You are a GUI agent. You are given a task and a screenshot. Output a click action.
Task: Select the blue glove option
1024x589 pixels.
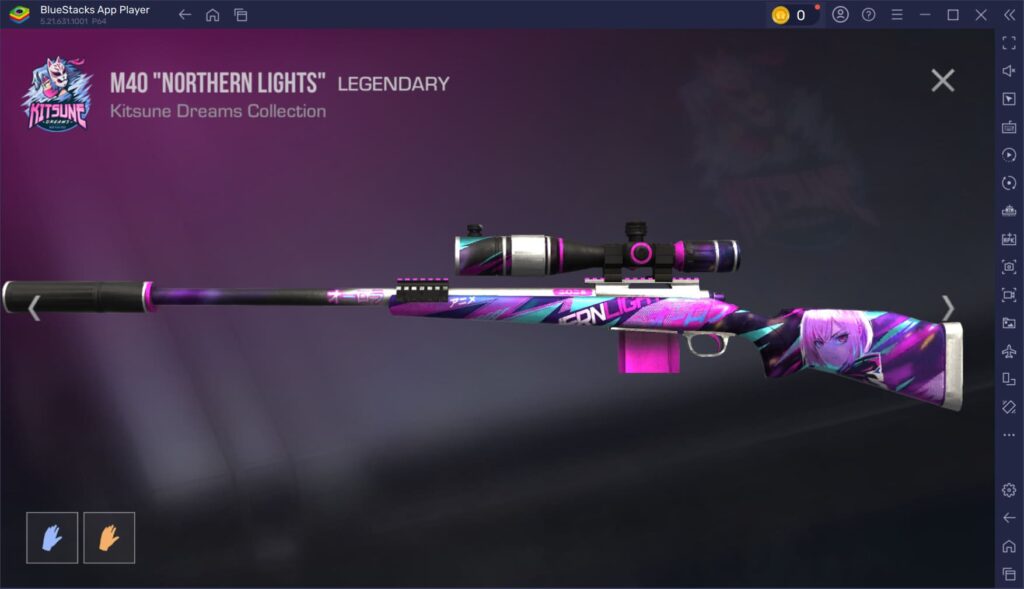[52, 538]
